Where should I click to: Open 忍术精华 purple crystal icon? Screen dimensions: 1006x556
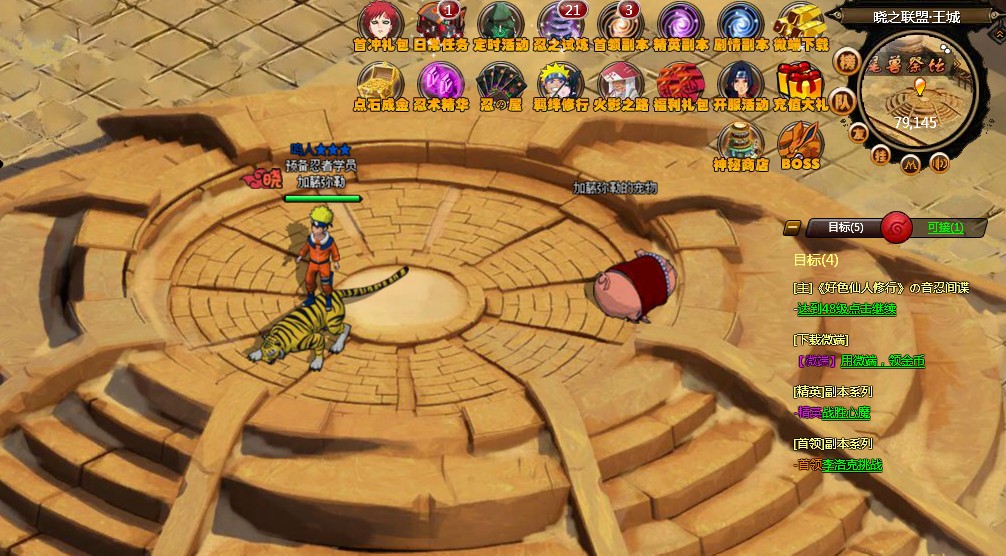pyautogui.click(x=440, y=83)
